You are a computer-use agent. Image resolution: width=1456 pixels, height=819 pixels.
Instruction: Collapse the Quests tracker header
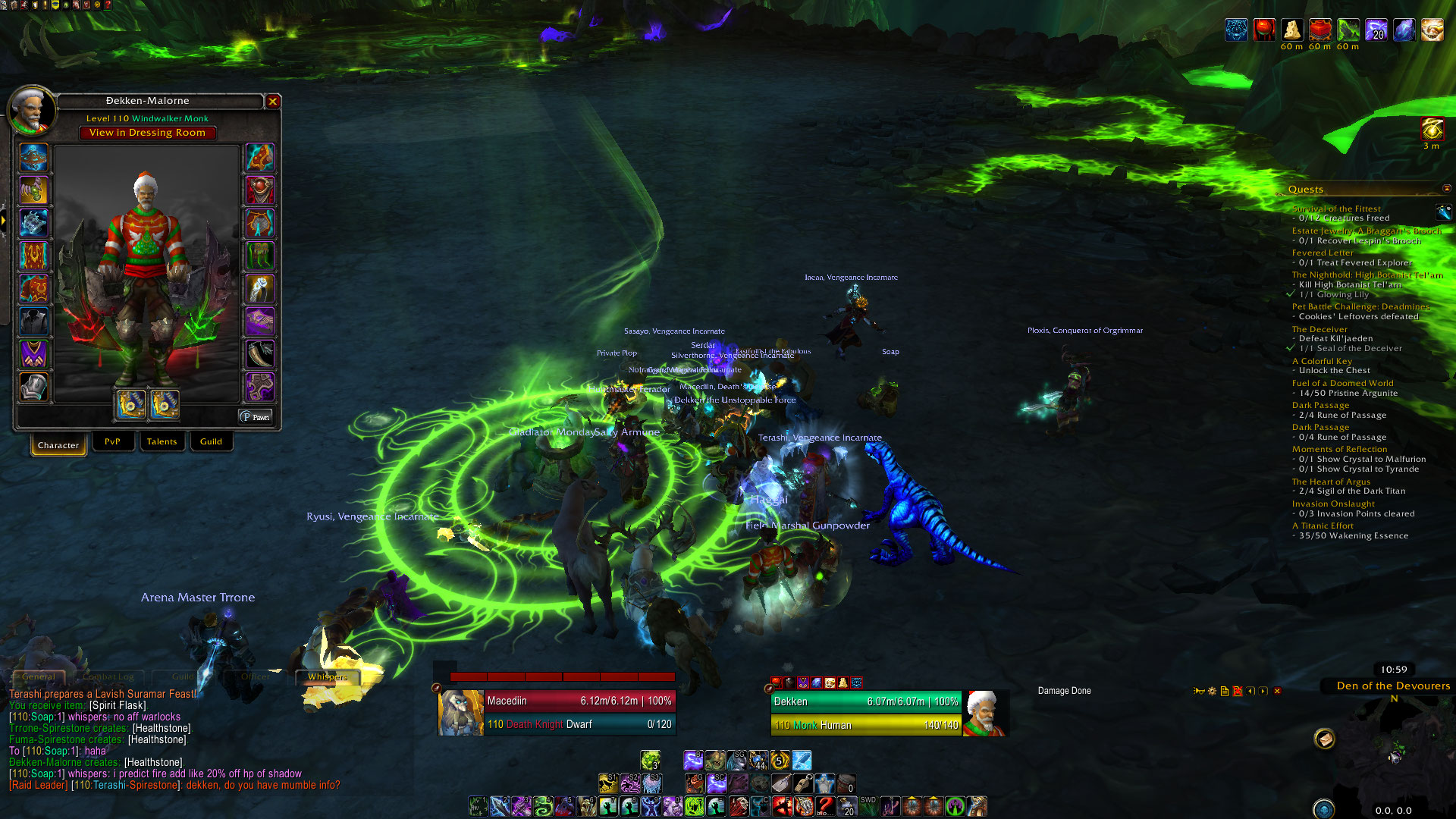(1446, 188)
